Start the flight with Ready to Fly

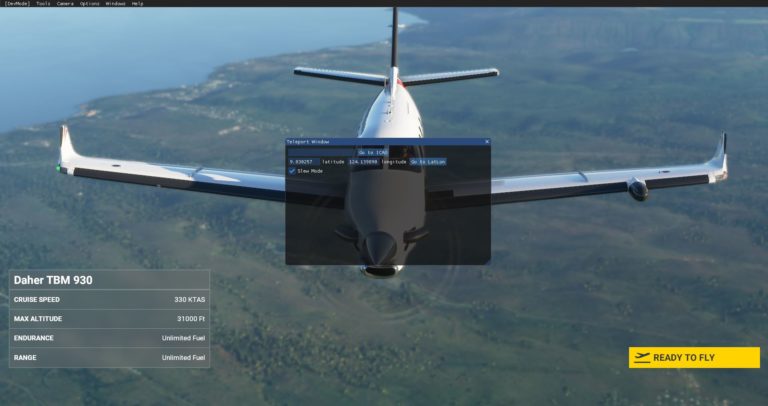[694, 357]
